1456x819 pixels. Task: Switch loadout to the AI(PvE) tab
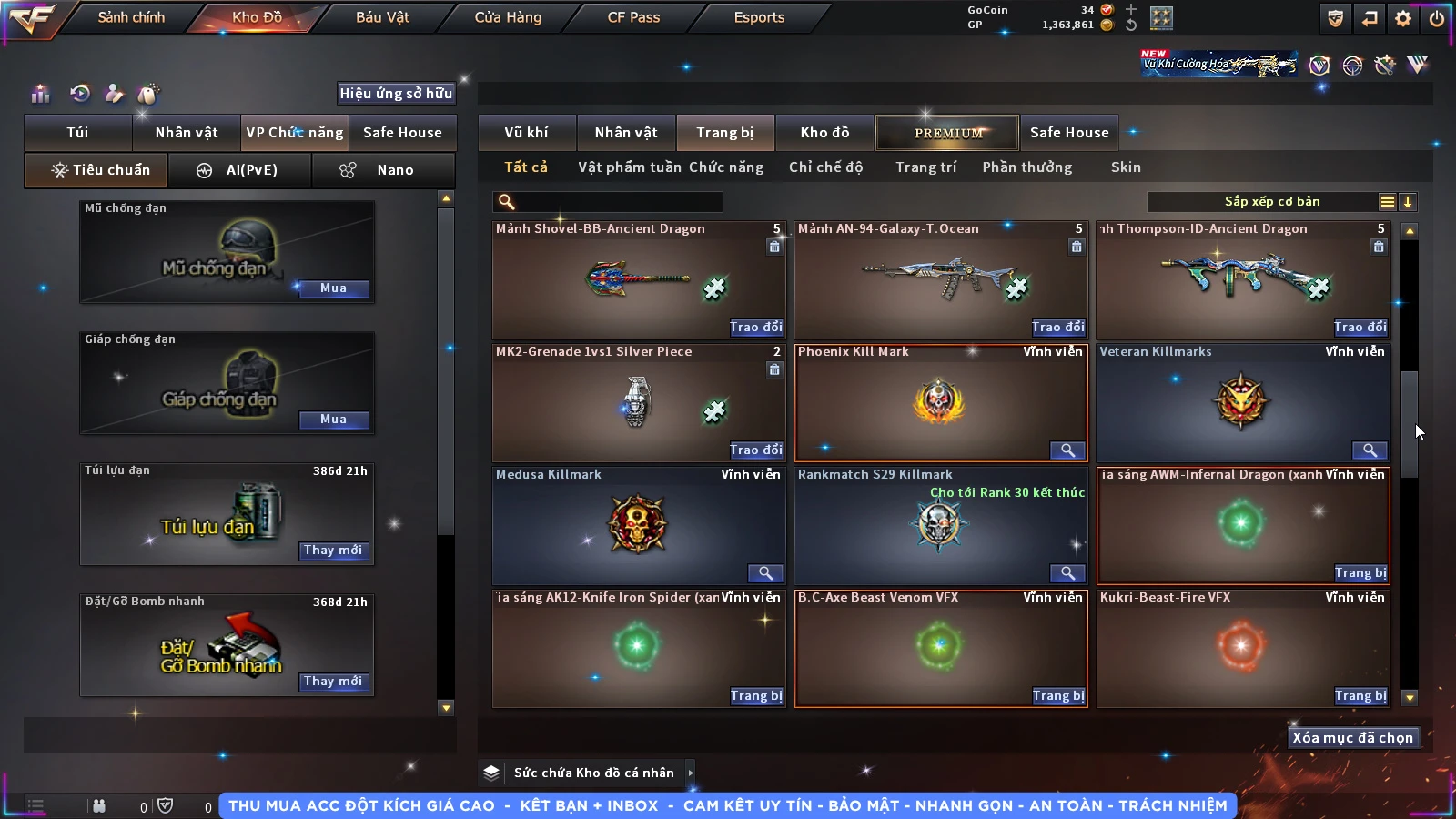240,170
